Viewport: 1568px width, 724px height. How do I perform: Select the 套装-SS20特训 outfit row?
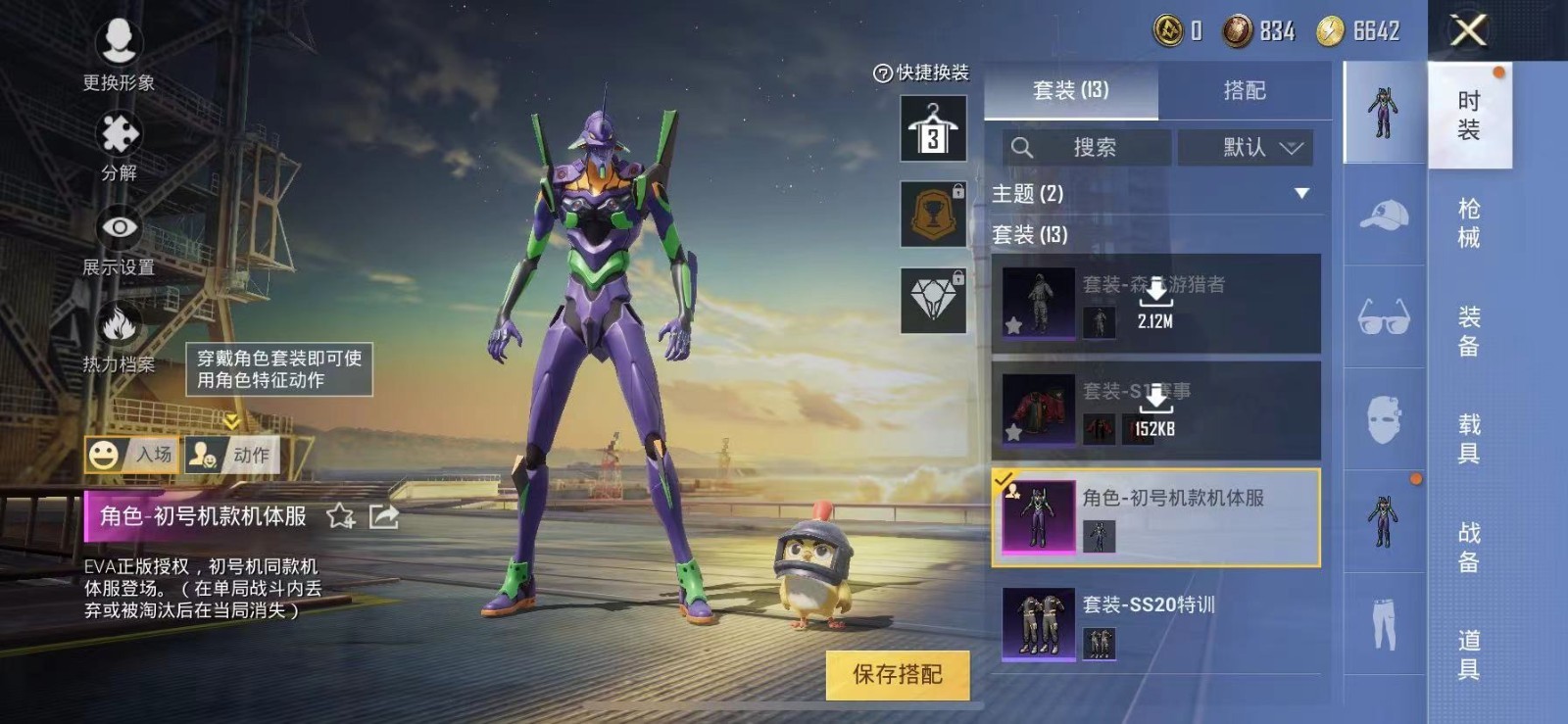[x=1156, y=624]
